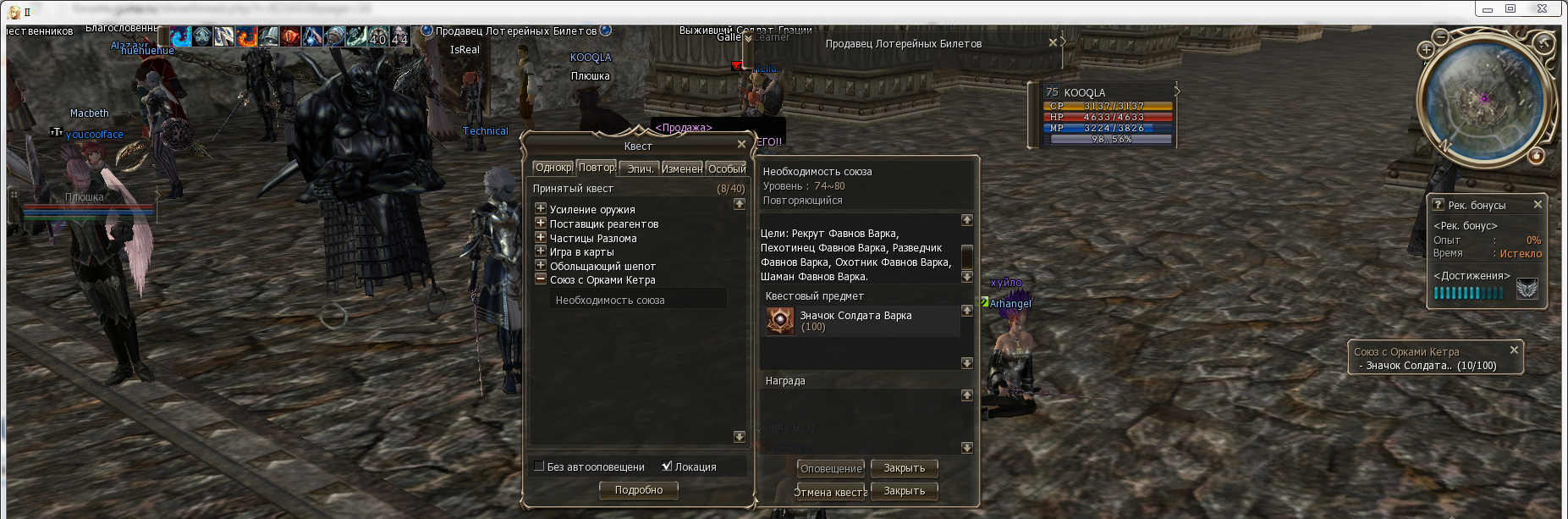1568x519 pixels.
Task: Dismiss the Союз с Орками Кетра tracker
Action: pyautogui.click(x=1514, y=350)
